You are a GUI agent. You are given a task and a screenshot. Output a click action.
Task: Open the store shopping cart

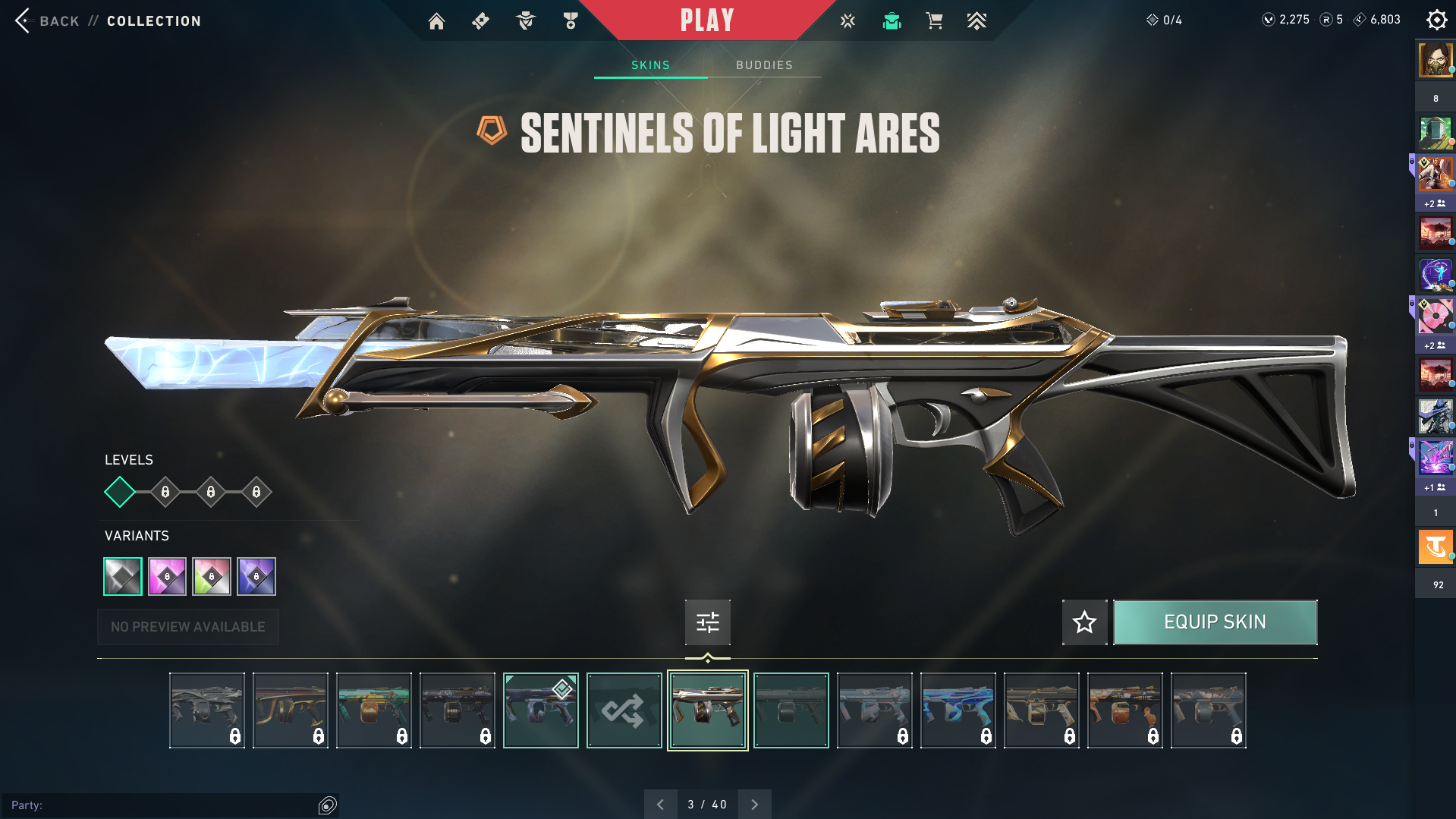pos(934,21)
